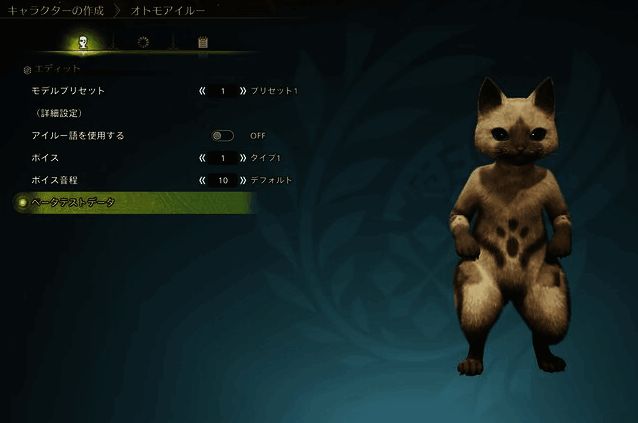Decrease the モデルプリセット preset number
638x423 pixels.
(203, 91)
